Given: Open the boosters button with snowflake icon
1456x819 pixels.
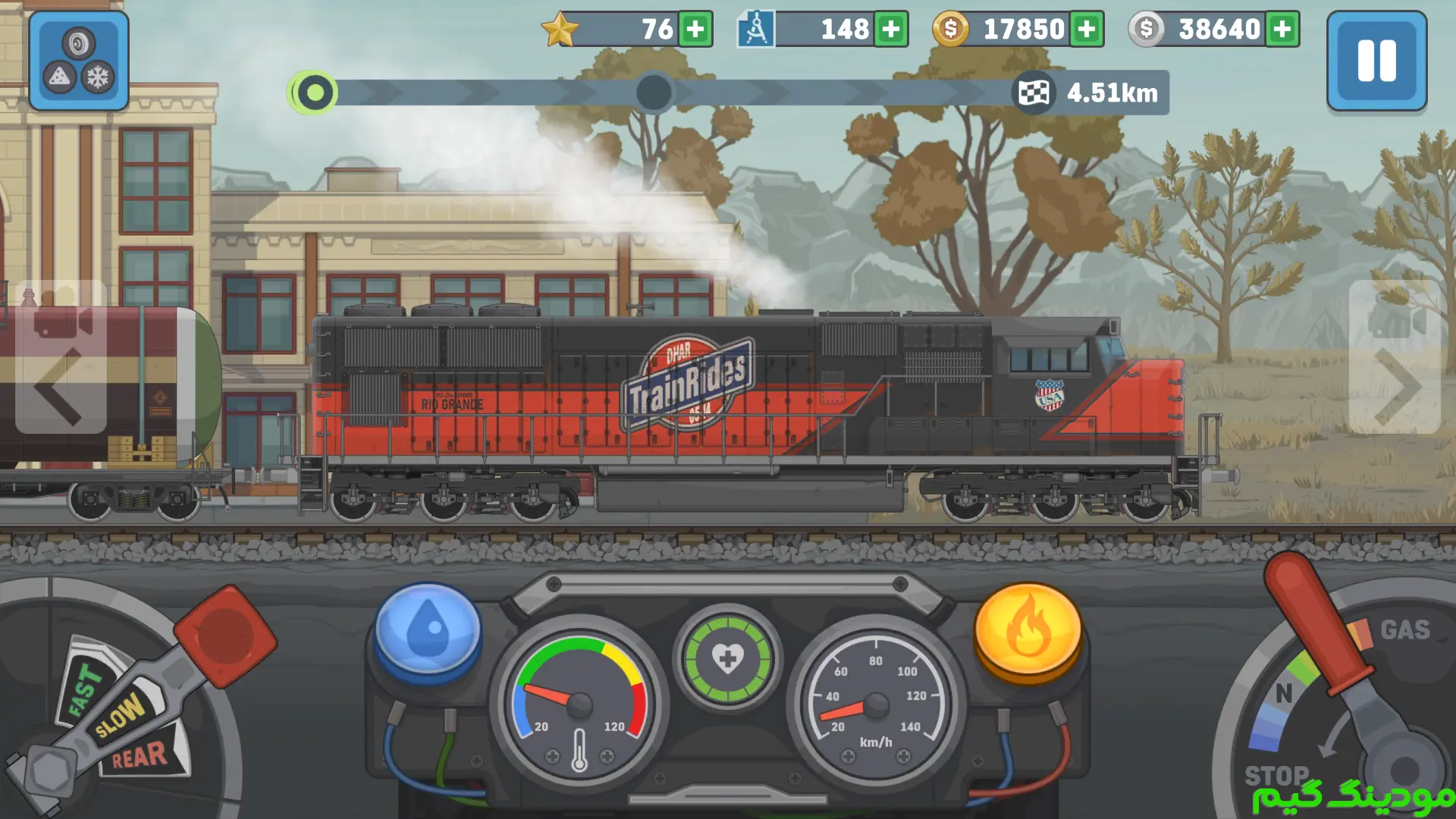Looking at the screenshot, I should (78, 61).
